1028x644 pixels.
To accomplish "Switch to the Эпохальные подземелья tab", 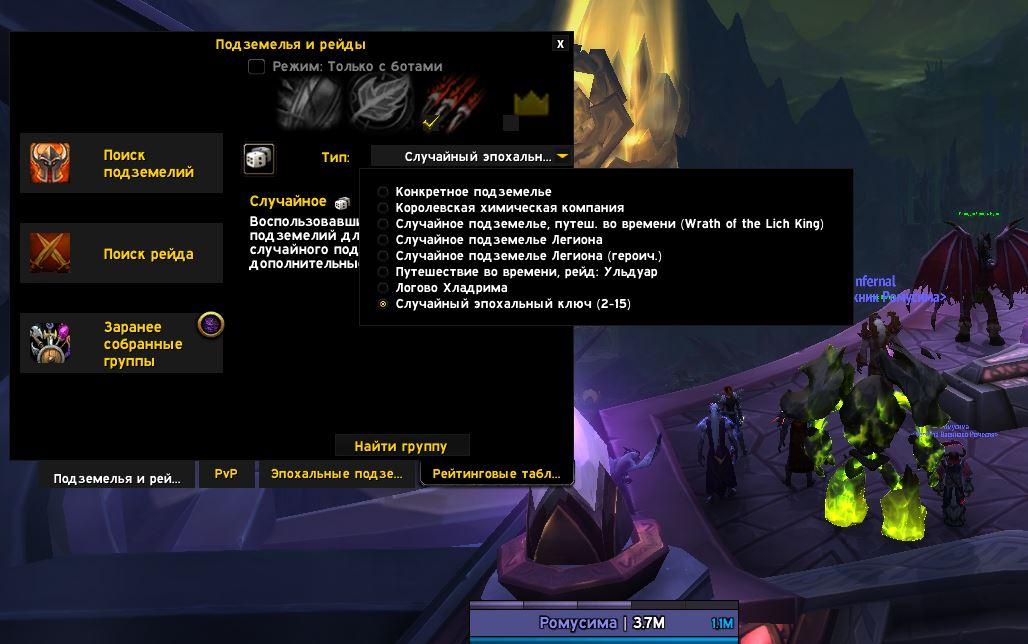I will 336,474.
